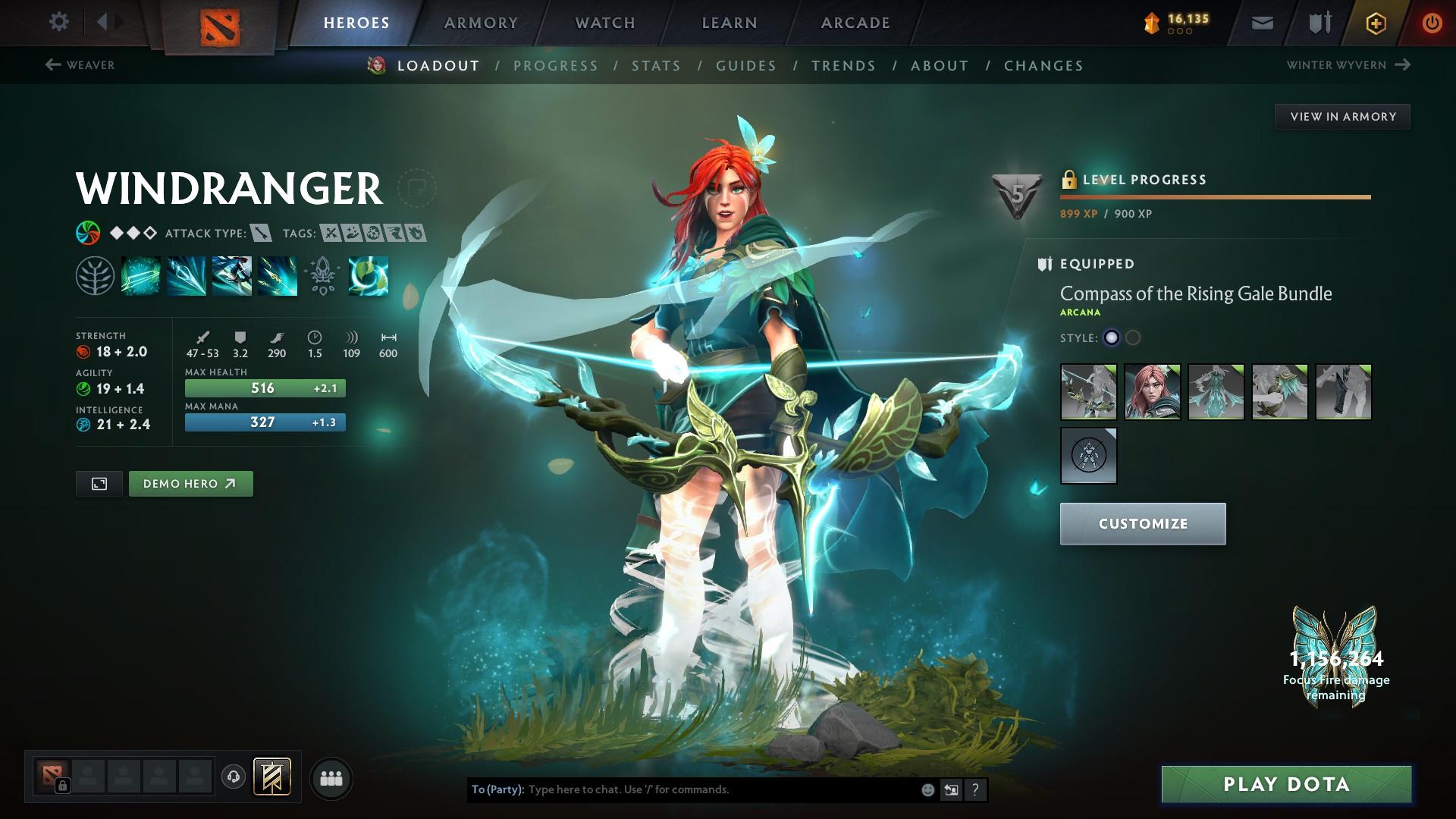Image resolution: width=1456 pixels, height=819 pixels.
Task: Switch to the STATS tab
Action: [x=656, y=66]
